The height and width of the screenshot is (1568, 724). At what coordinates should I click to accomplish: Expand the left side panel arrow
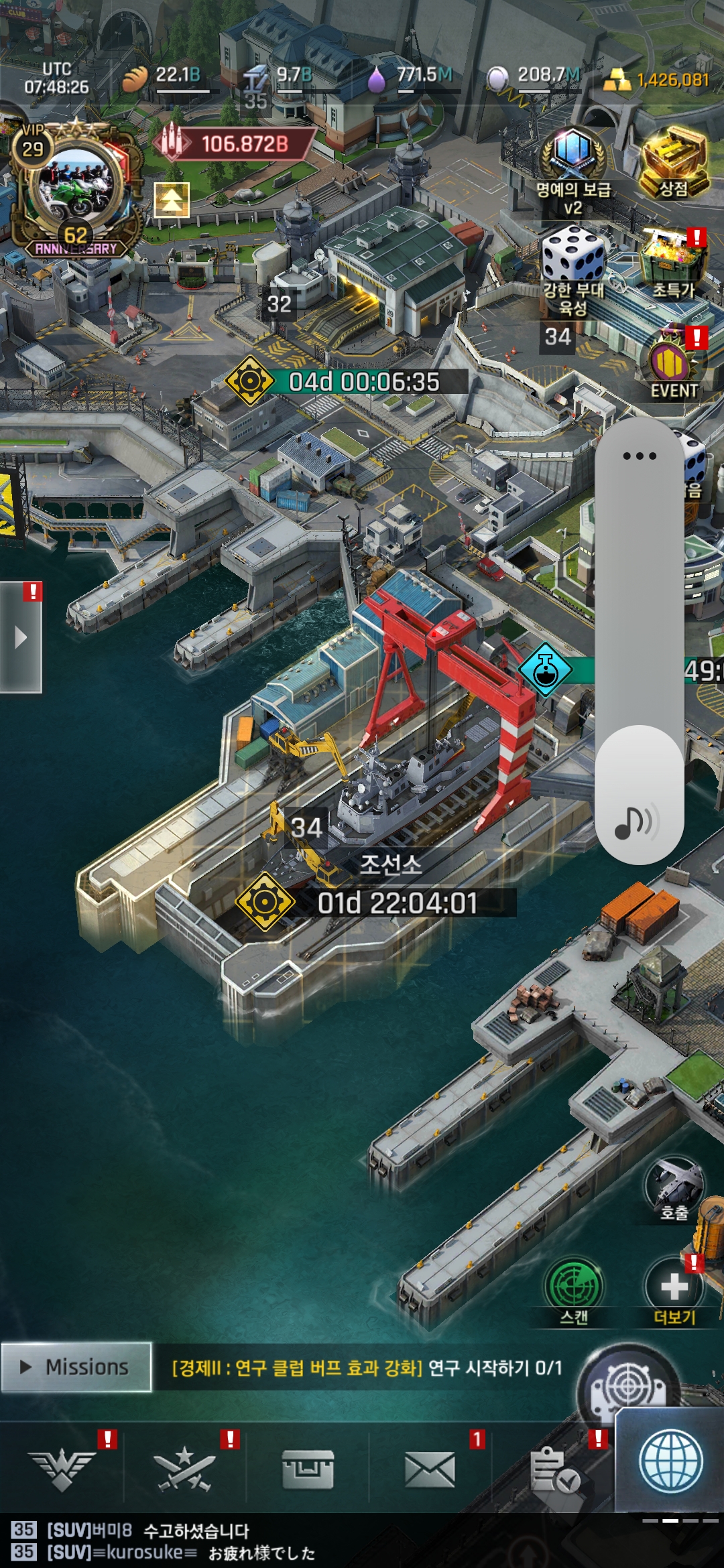(21, 637)
